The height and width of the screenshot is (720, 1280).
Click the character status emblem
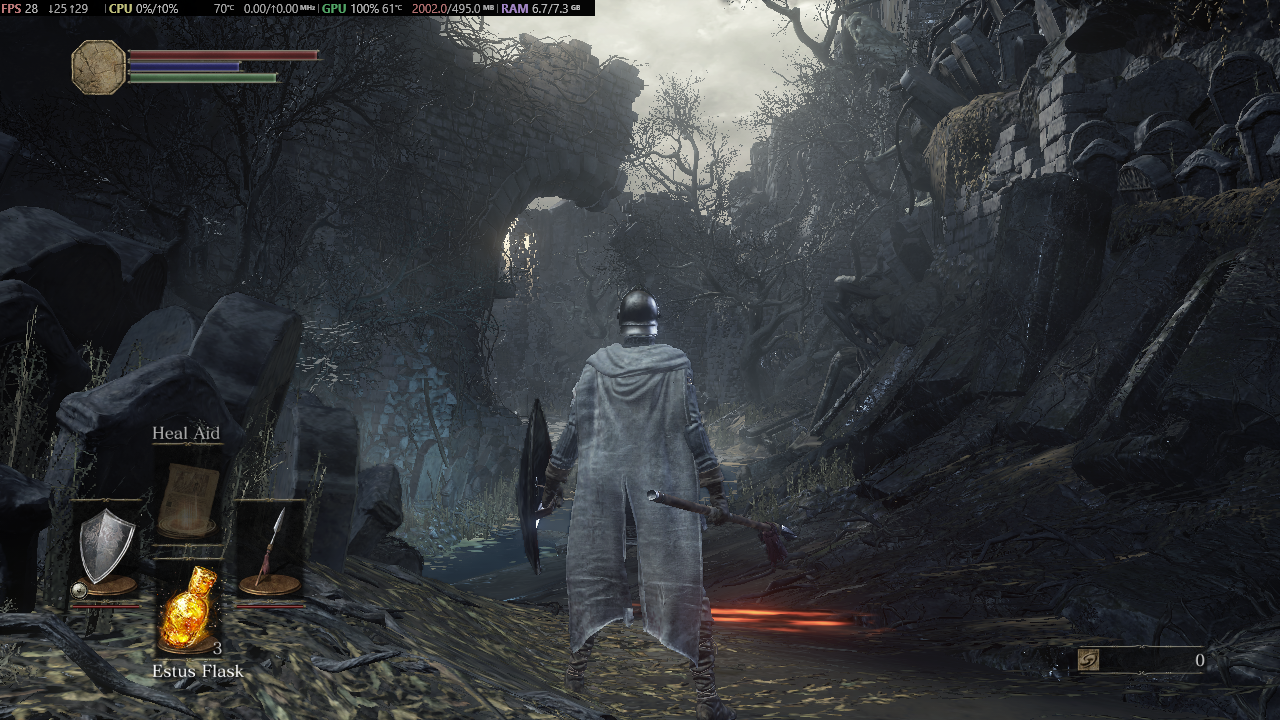click(x=99, y=67)
